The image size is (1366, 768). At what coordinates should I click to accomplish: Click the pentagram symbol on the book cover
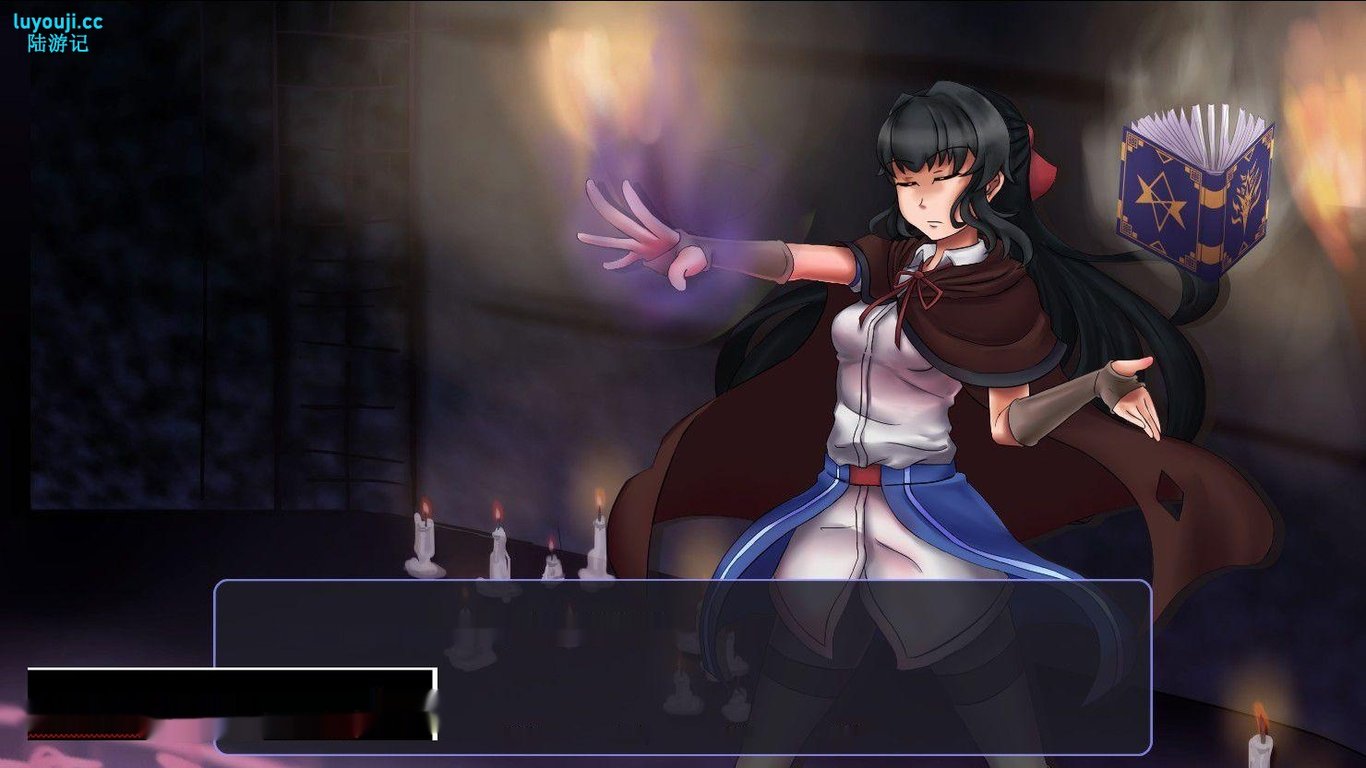pyautogui.click(x=1160, y=198)
